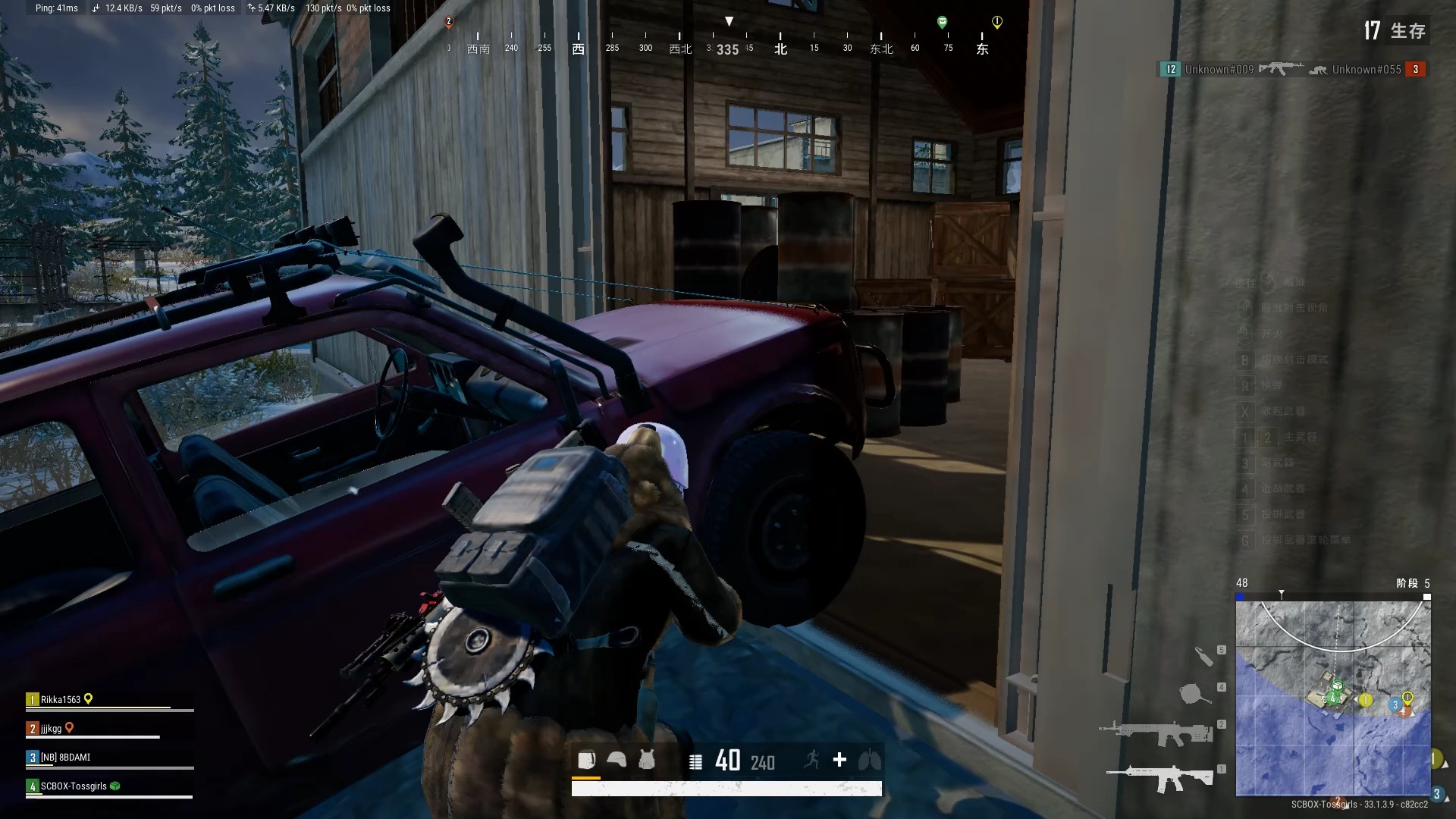The height and width of the screenshot is (819, 1456).
Task: Click the orange teammate 2 compass marker
Action: pyautogui.click(x=449, y=23)
